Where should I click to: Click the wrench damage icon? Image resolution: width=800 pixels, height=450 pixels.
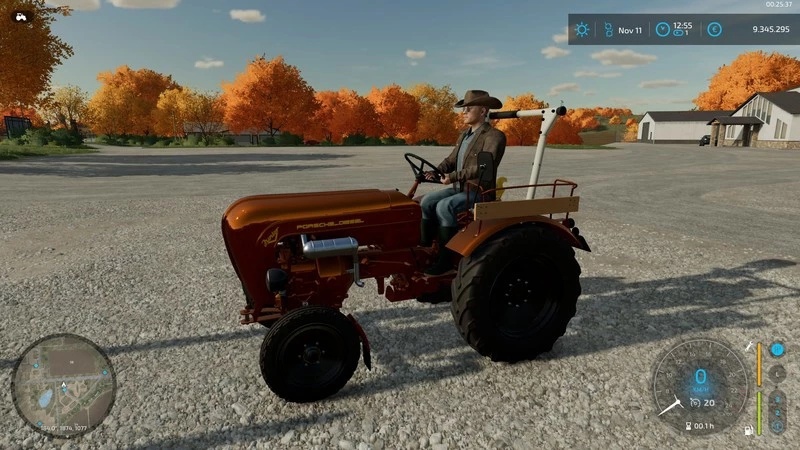(x=750, y=346)
